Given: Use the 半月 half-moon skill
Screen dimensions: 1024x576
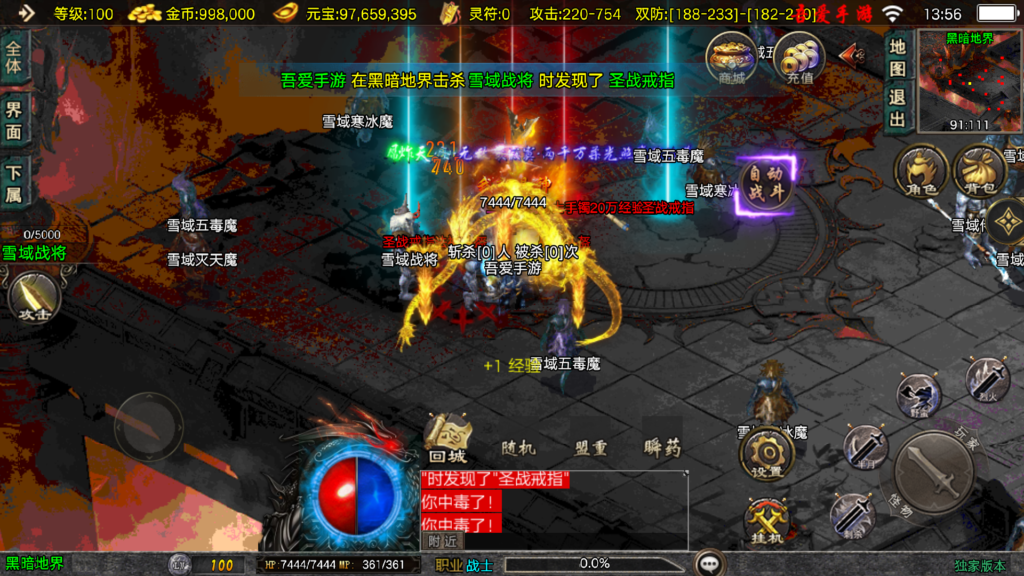Looking at the screenshot, I should pos(866,446).
